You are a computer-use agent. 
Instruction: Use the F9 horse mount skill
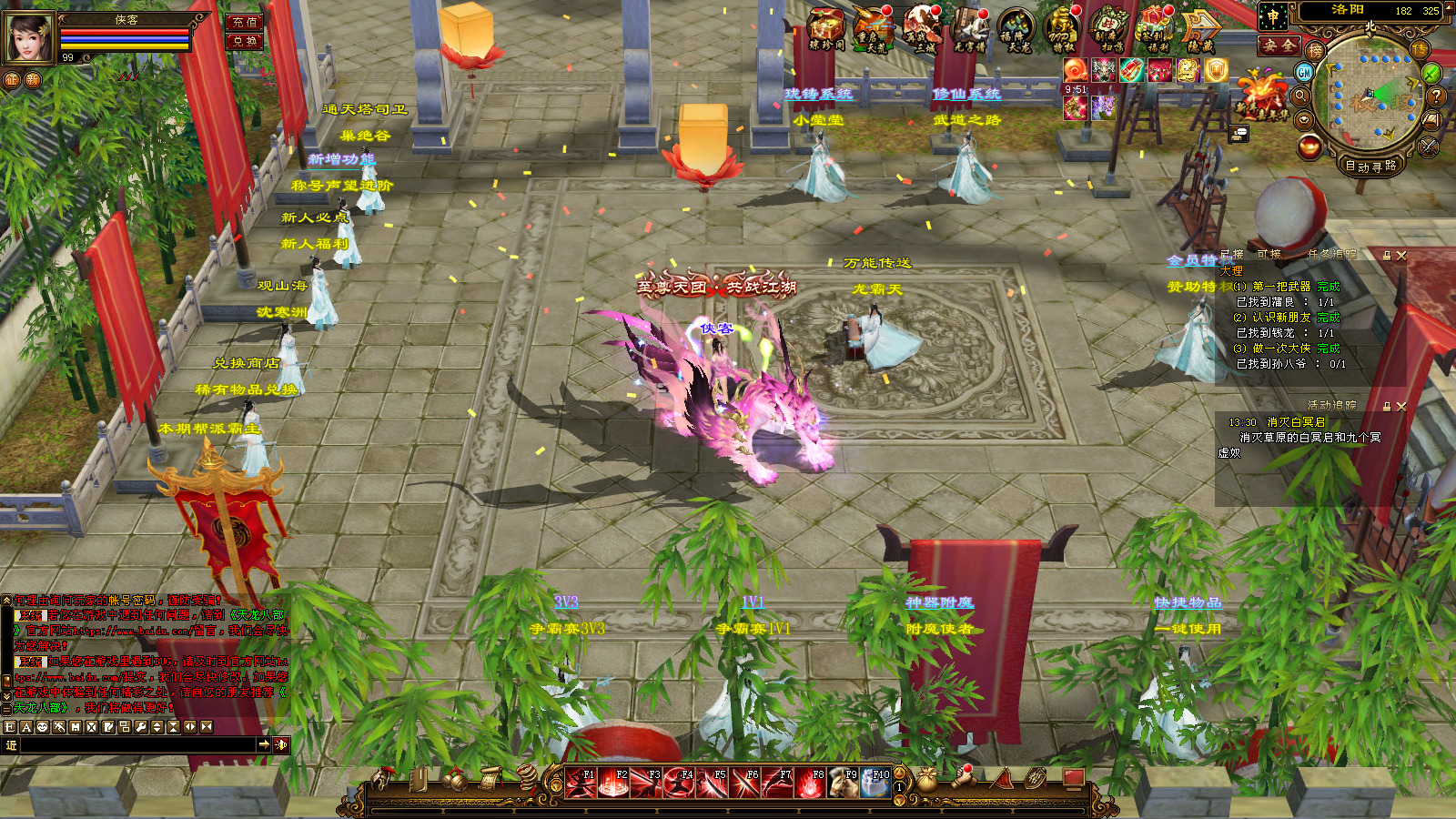[843, 783]
